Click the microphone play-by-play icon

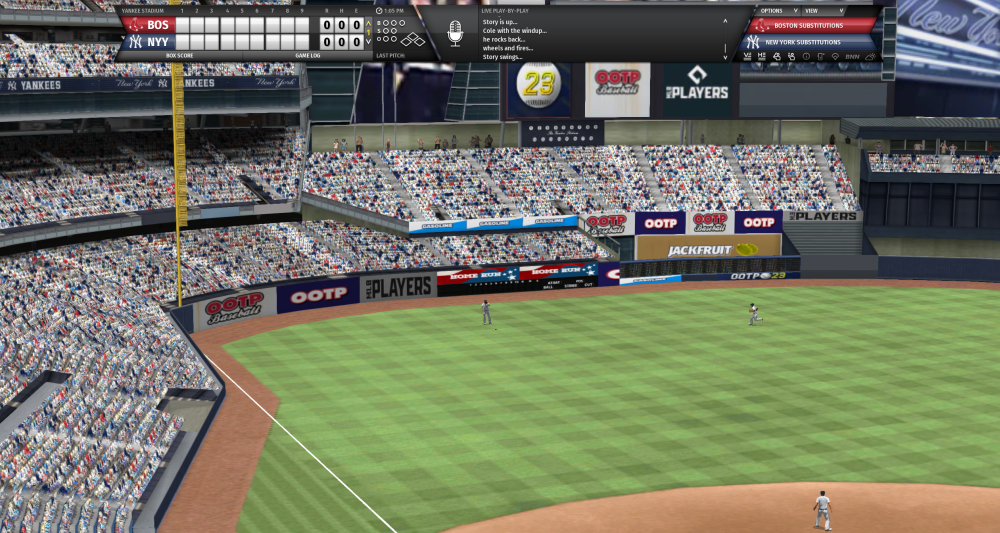coord(455,33)
